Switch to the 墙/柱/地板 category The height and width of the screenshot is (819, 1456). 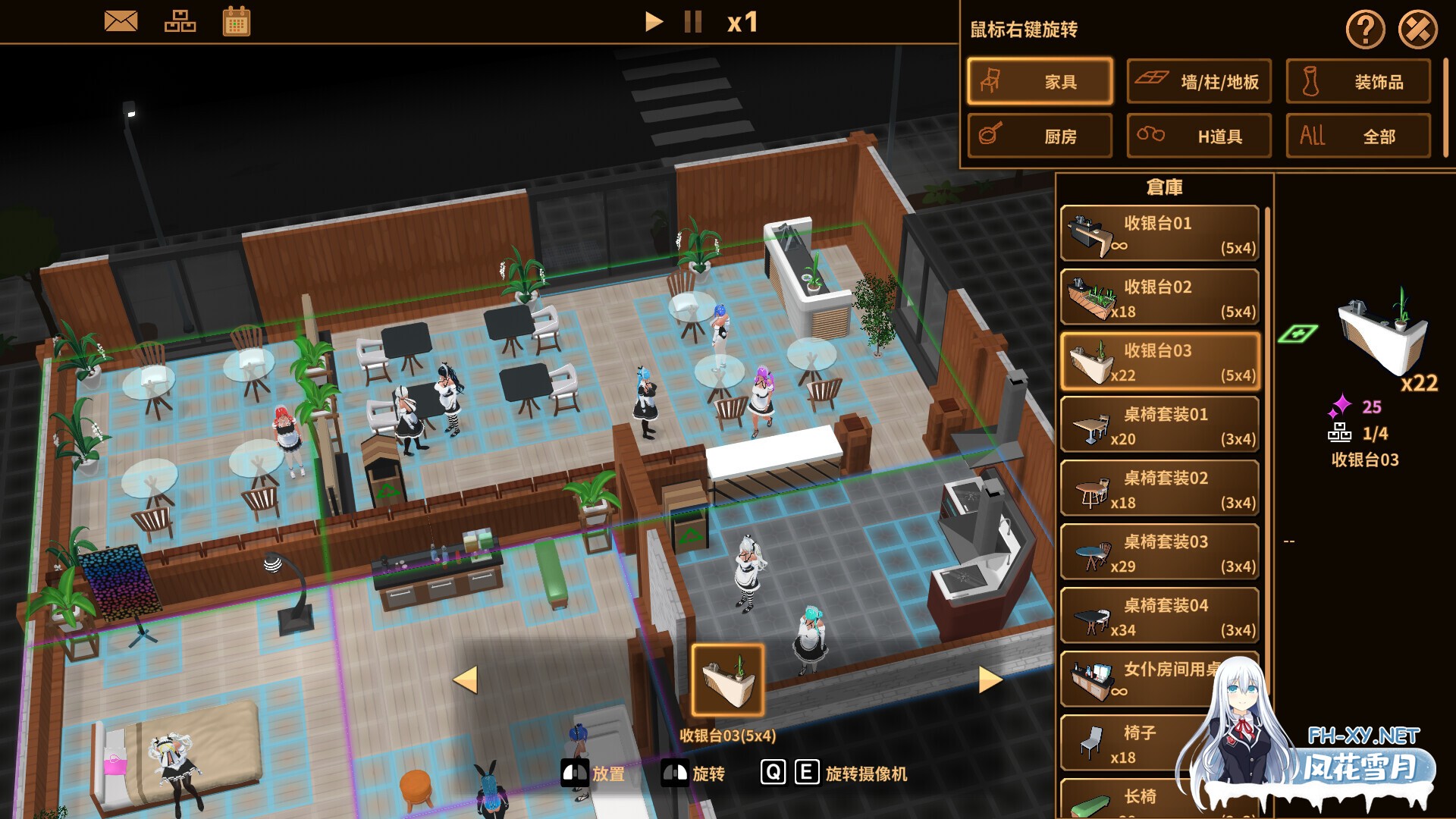click(x=1199, y=81)
